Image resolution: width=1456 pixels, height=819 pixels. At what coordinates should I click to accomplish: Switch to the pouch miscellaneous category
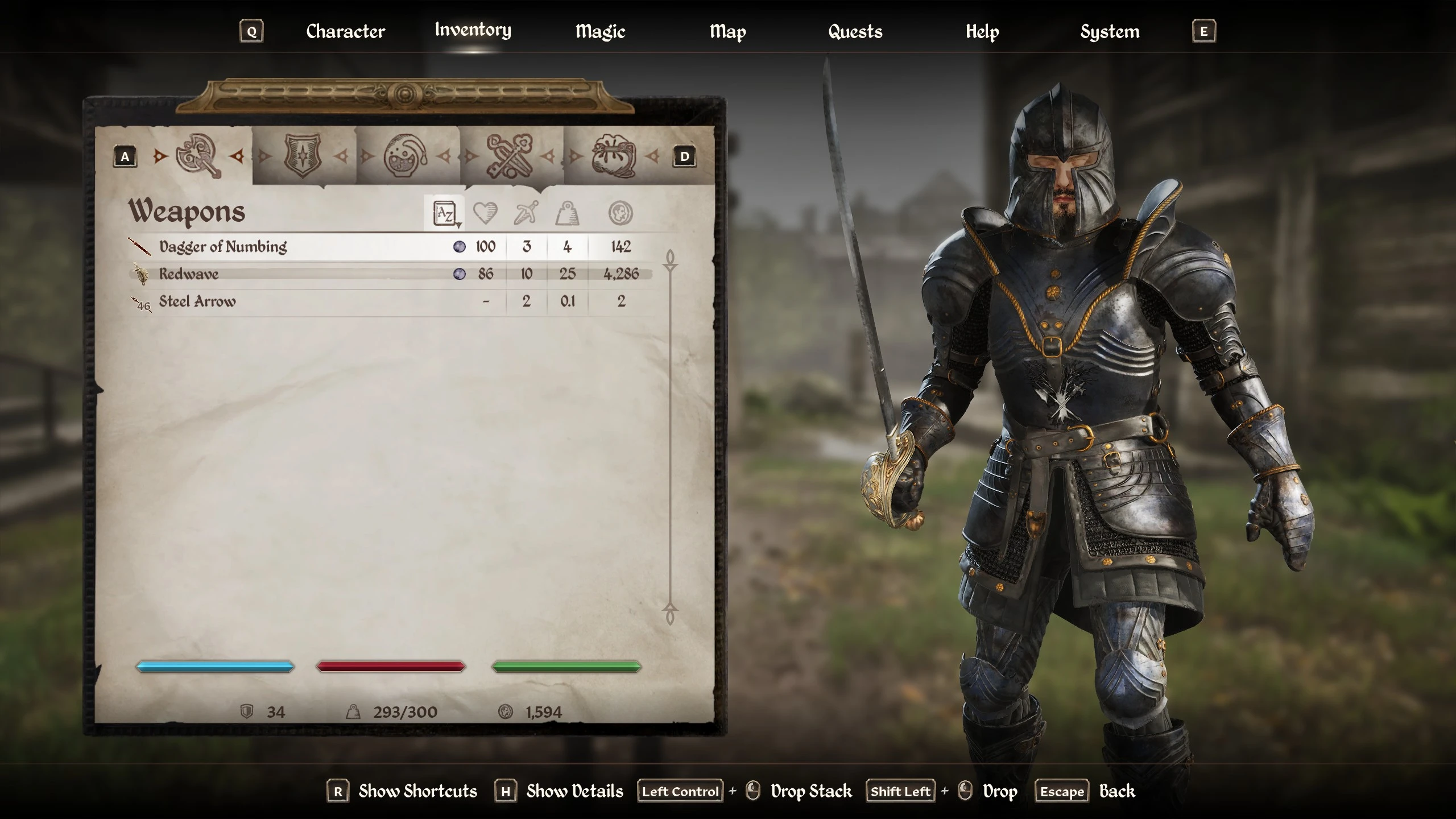[613, 156]
